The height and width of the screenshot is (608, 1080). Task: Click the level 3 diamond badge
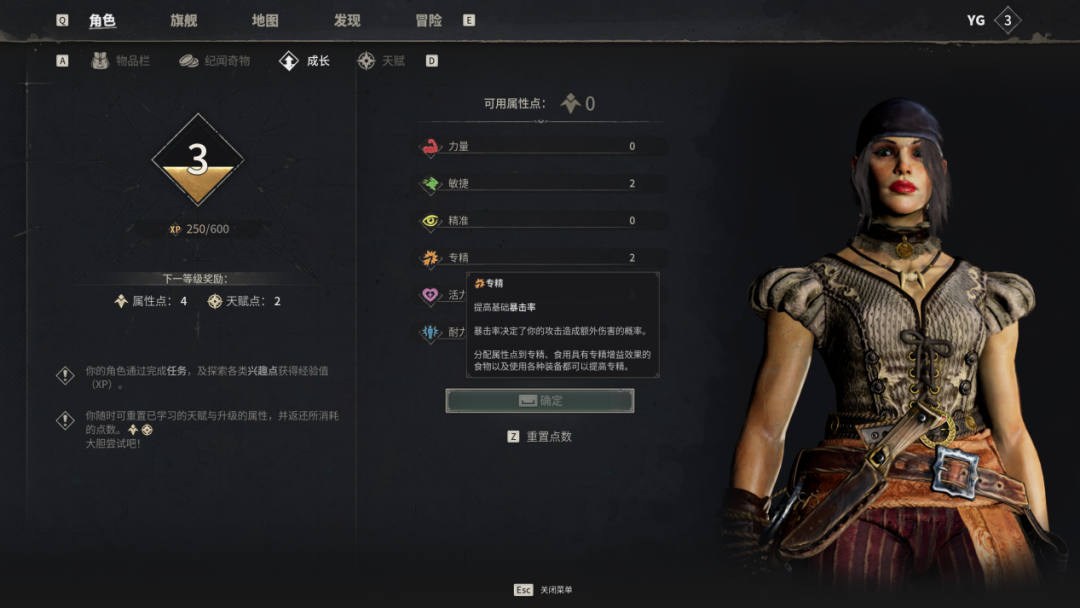(198, 160)
